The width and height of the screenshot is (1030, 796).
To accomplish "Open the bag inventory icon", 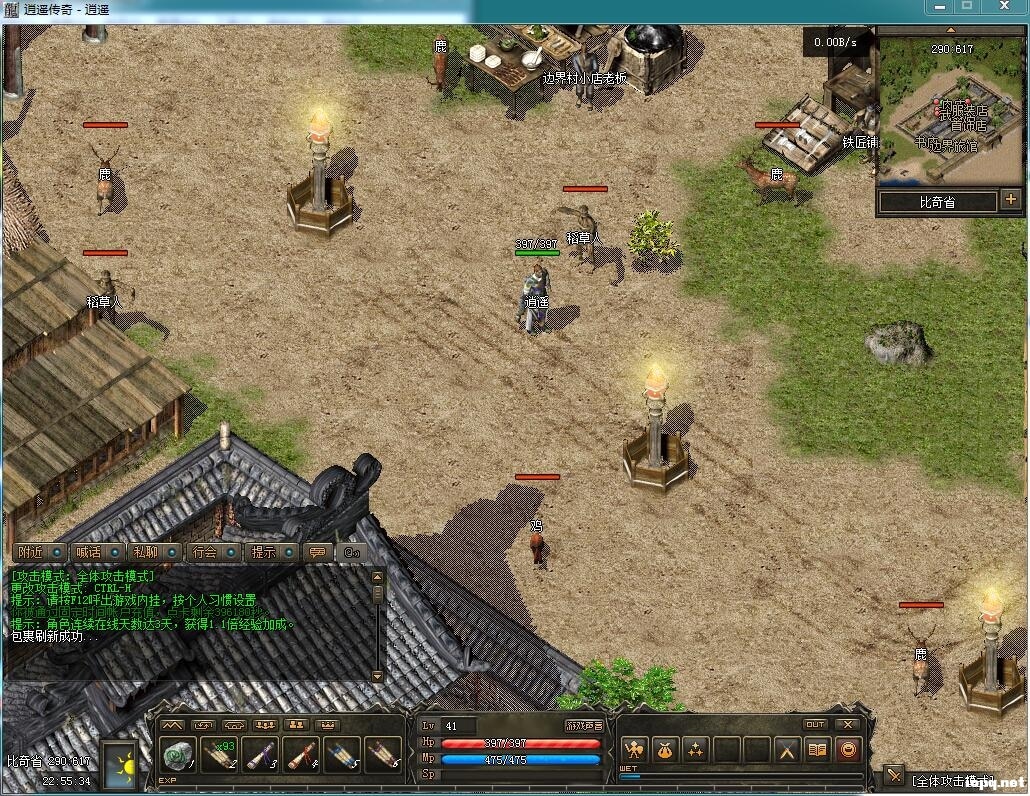I will (x=665, y=749).
